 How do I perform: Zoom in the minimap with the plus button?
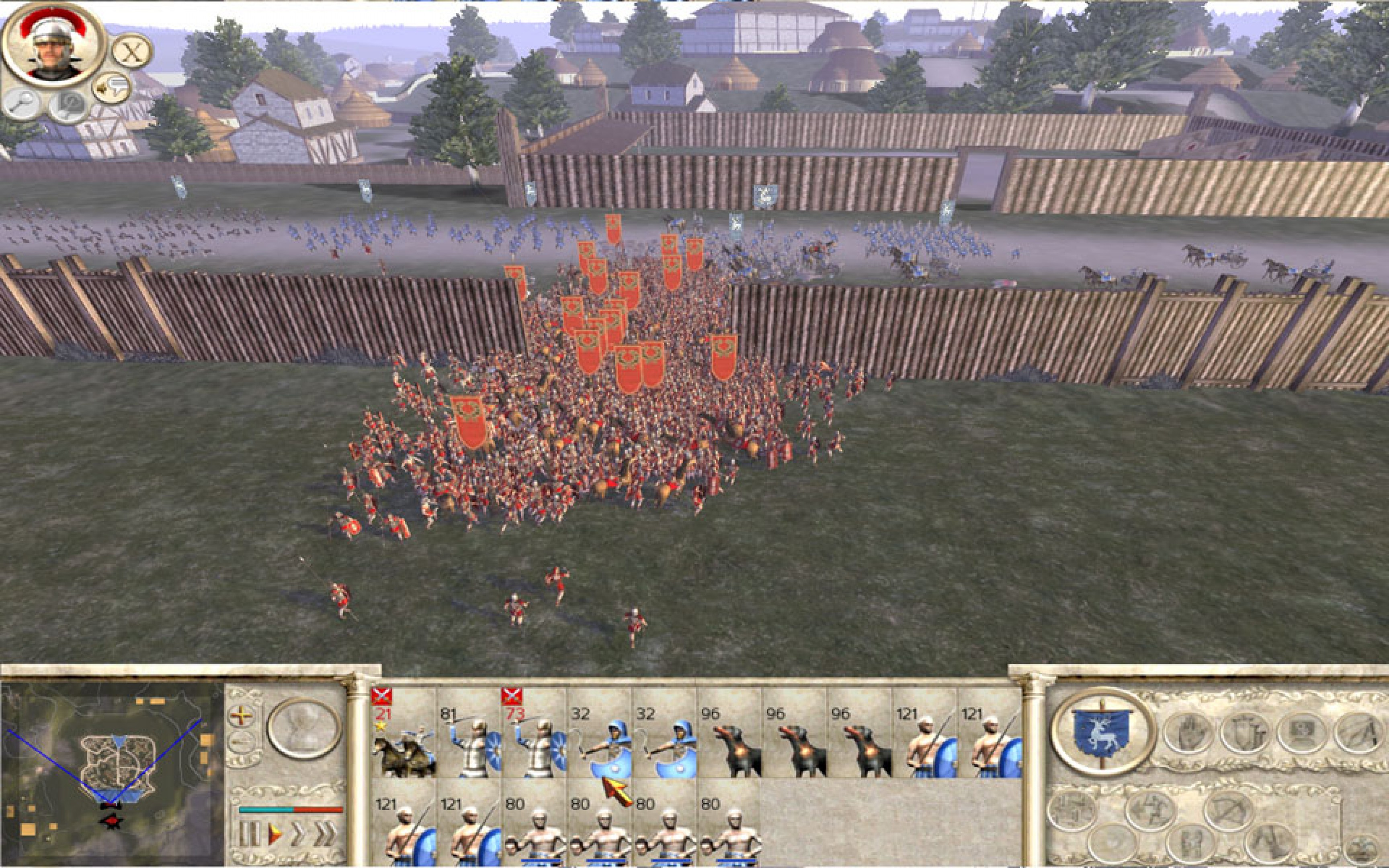click(x=241, y=715)
